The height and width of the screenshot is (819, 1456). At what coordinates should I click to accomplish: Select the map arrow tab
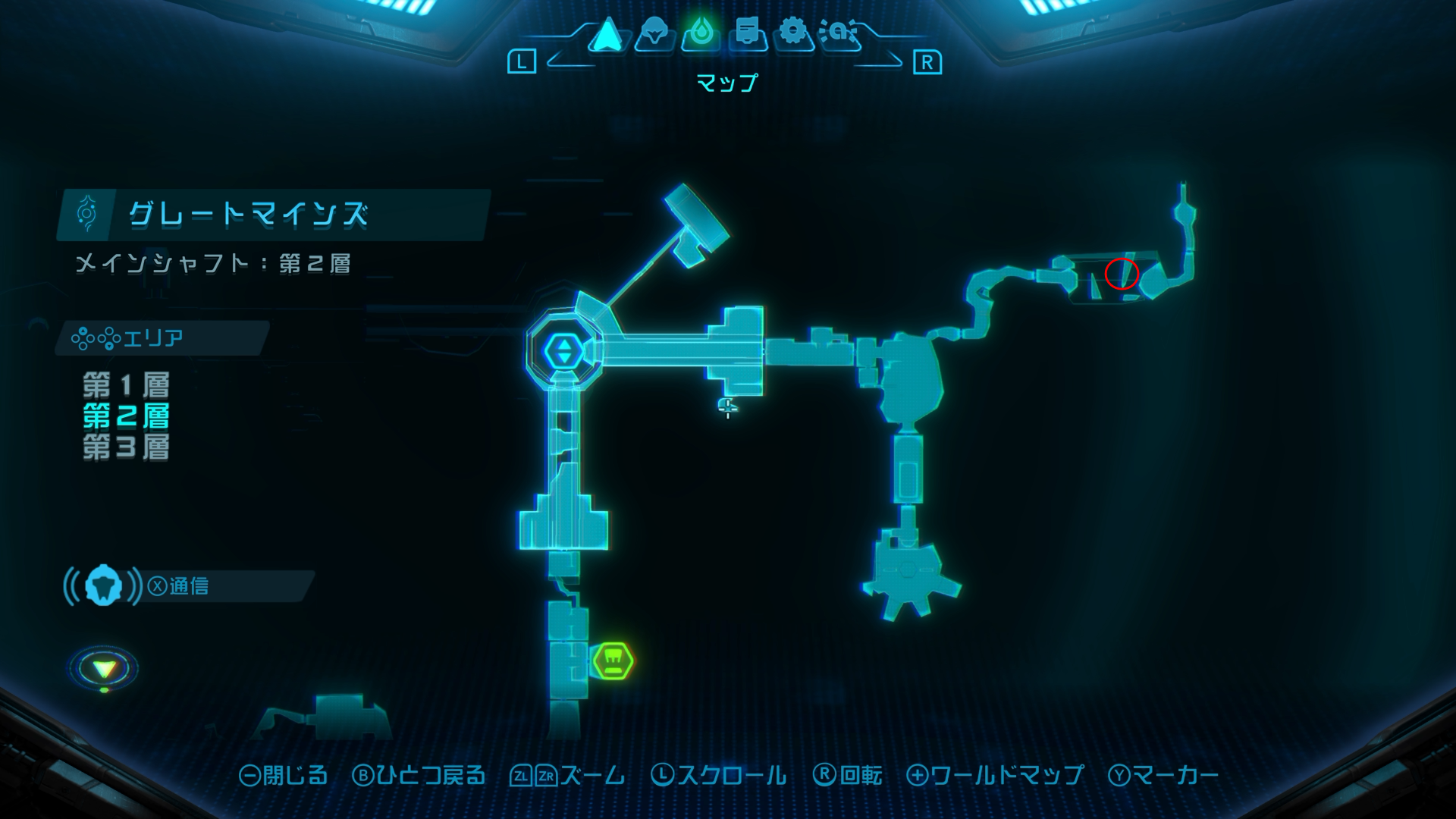pos(606,35)
